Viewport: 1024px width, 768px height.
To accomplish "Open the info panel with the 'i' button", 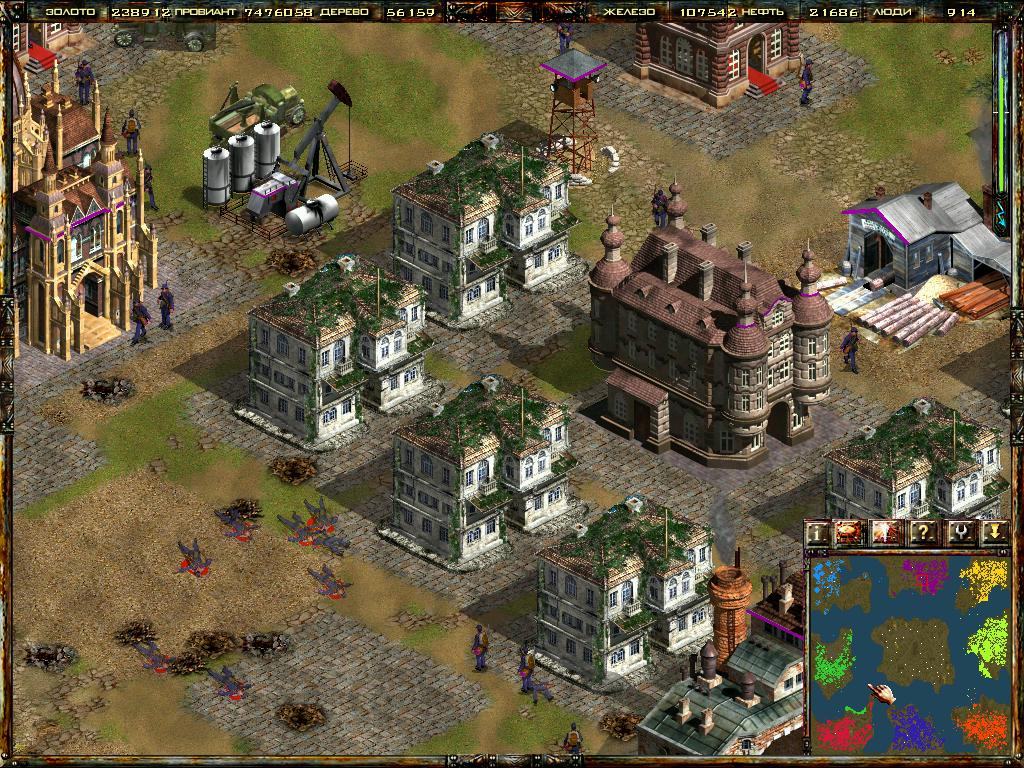I will pyautogui.click(x=818, y=533).
